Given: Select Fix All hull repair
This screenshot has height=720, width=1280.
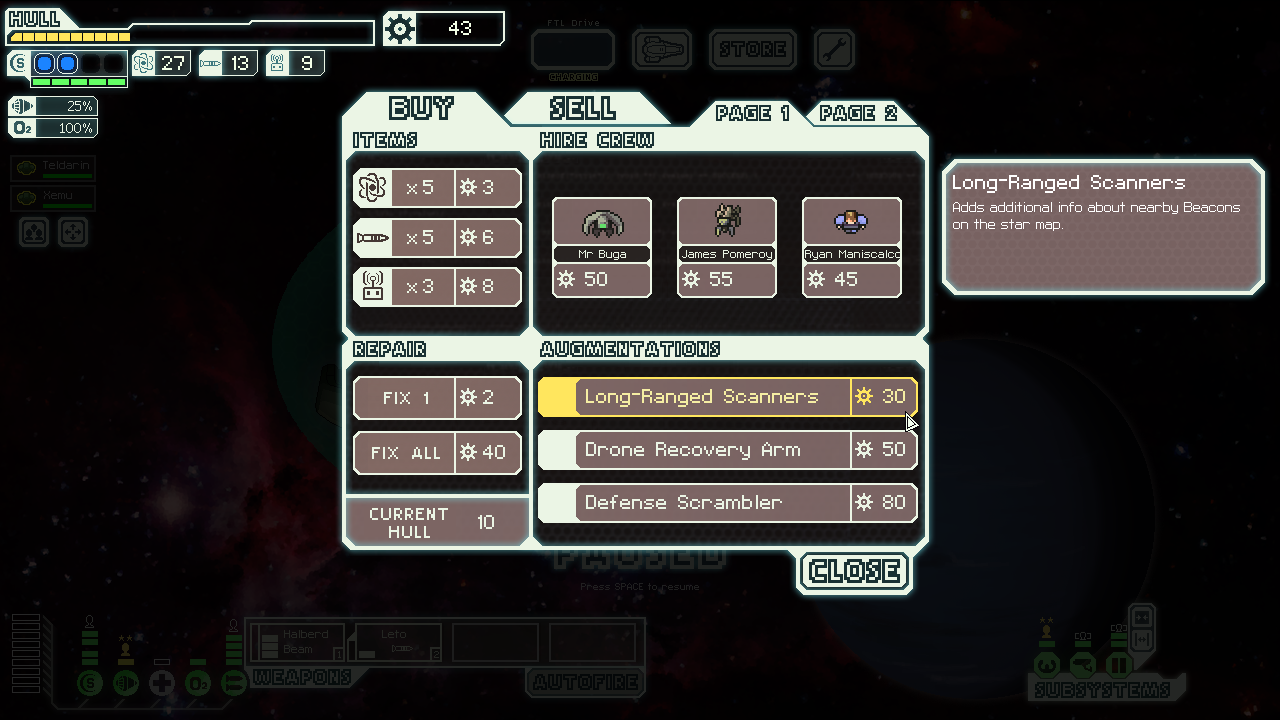Looking at the screenshot, I should coord(437,453).
